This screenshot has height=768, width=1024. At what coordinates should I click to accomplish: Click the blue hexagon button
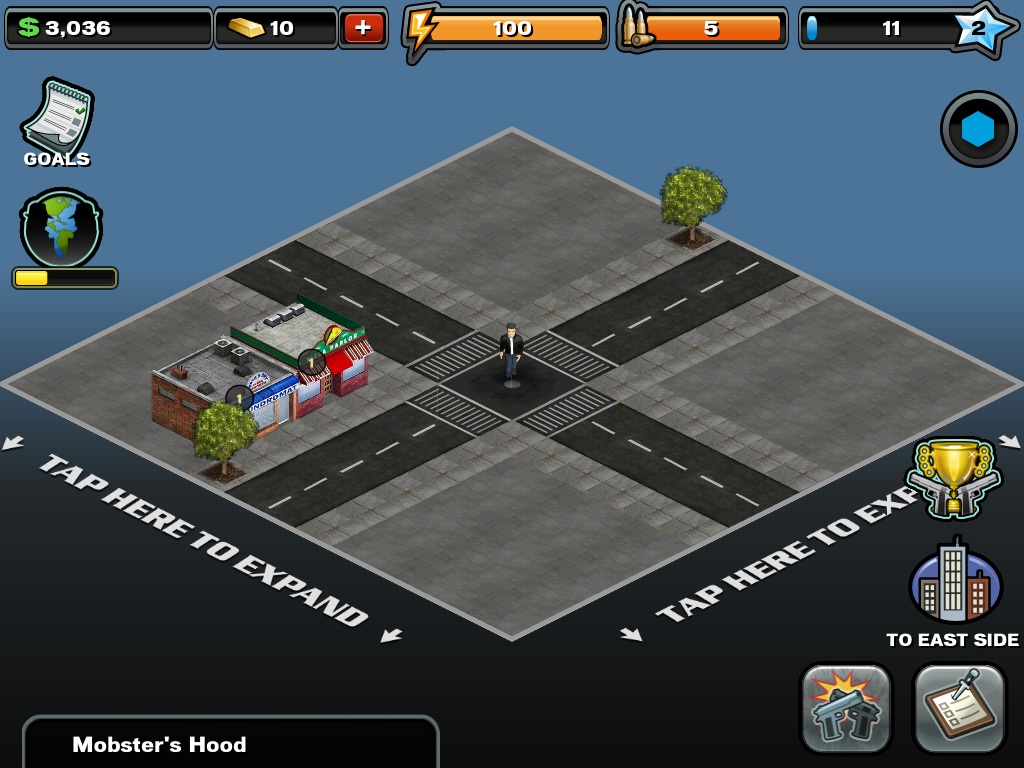(978, 129)
